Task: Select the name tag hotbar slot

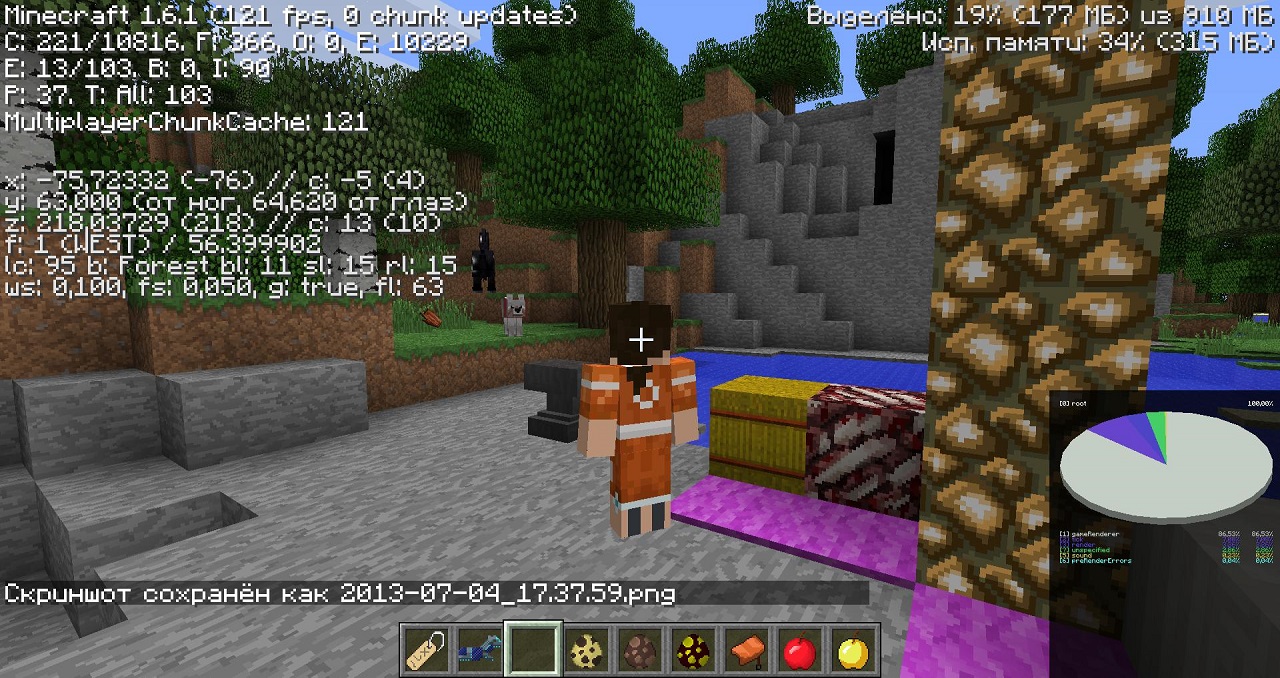Action: pyautogui.click(x=426, y=651)
